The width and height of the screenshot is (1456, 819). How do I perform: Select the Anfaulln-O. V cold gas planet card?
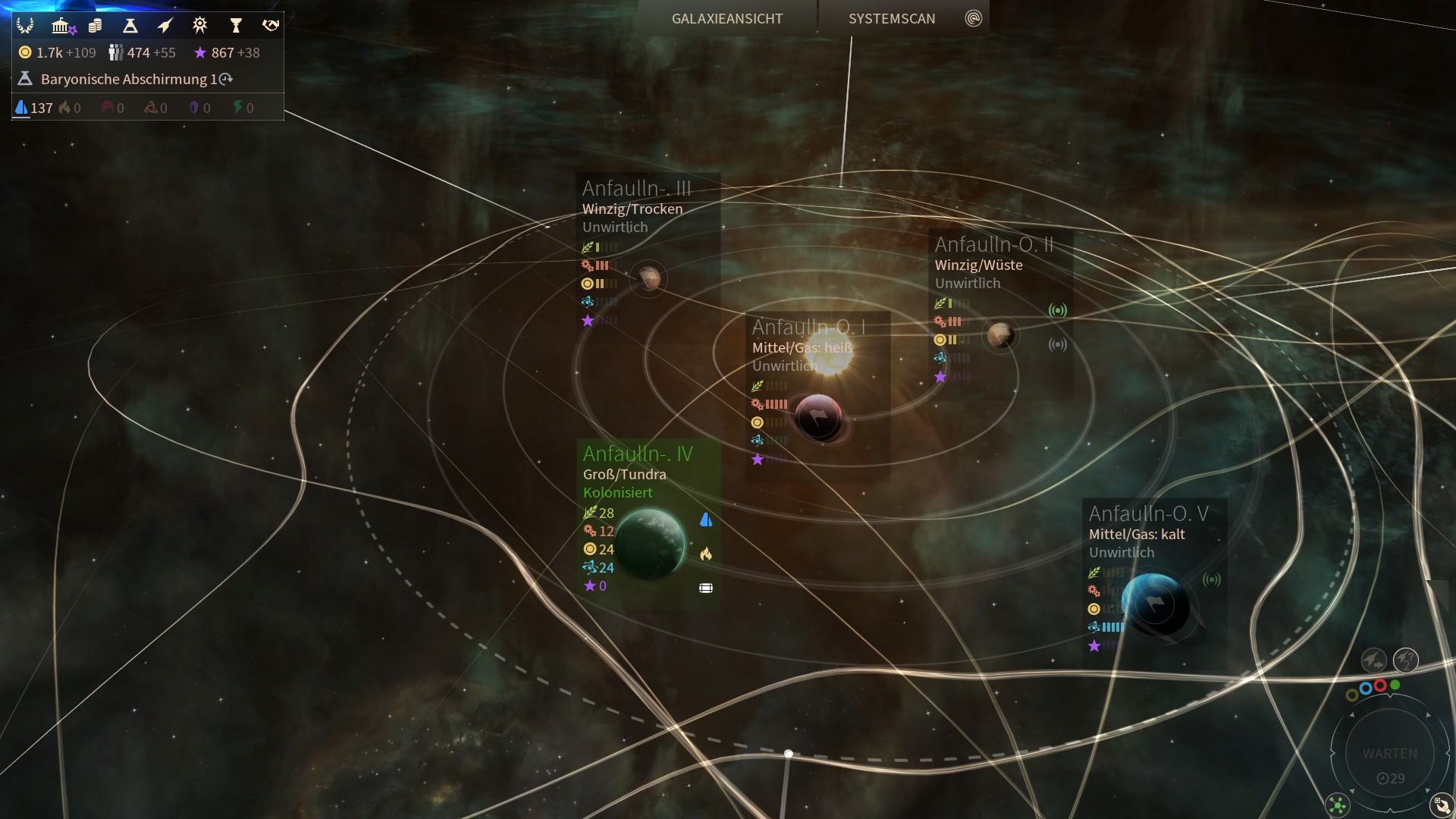click(x=1153, y=576)
